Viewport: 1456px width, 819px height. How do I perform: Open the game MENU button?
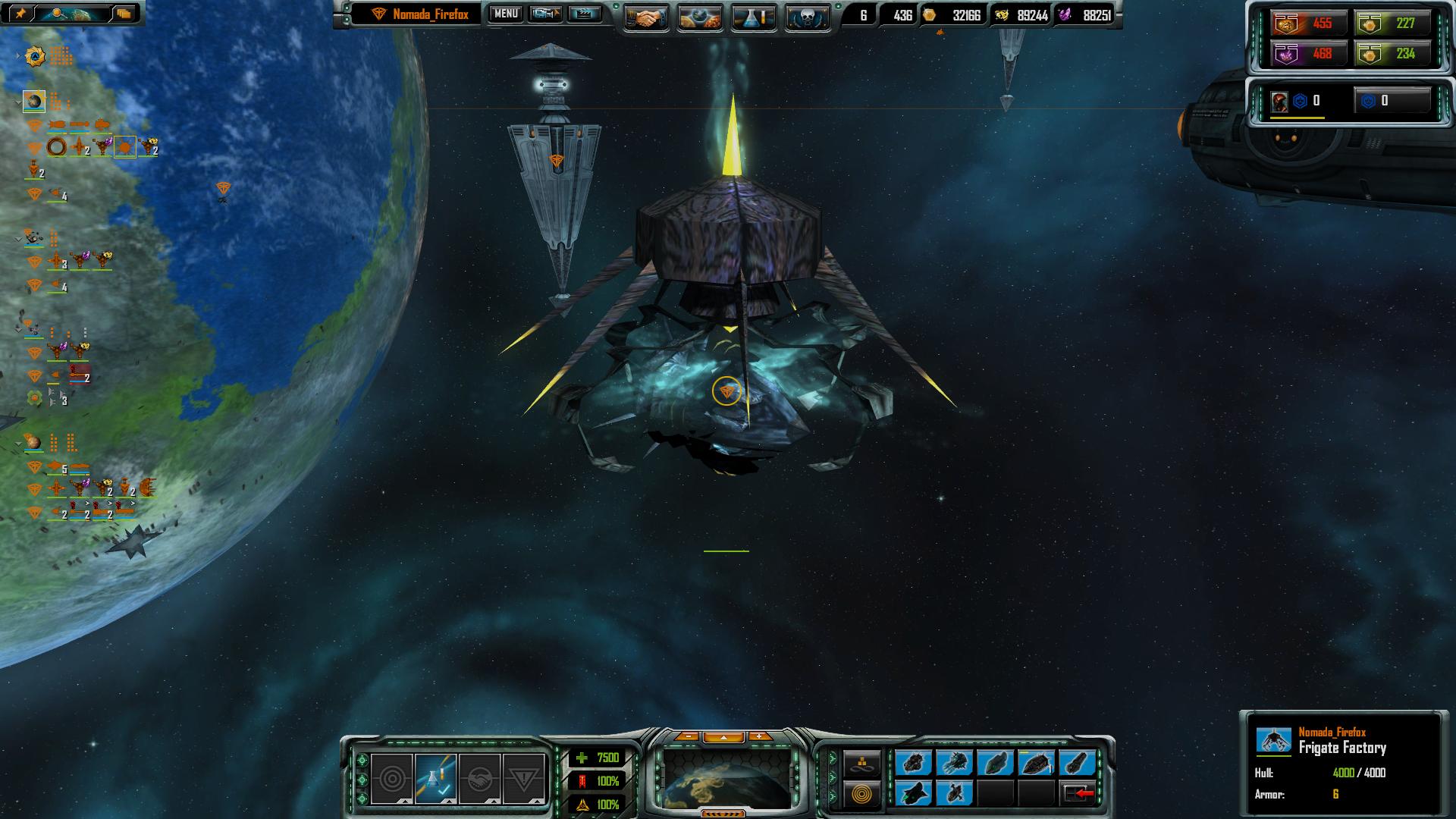[x=506, y=14]
